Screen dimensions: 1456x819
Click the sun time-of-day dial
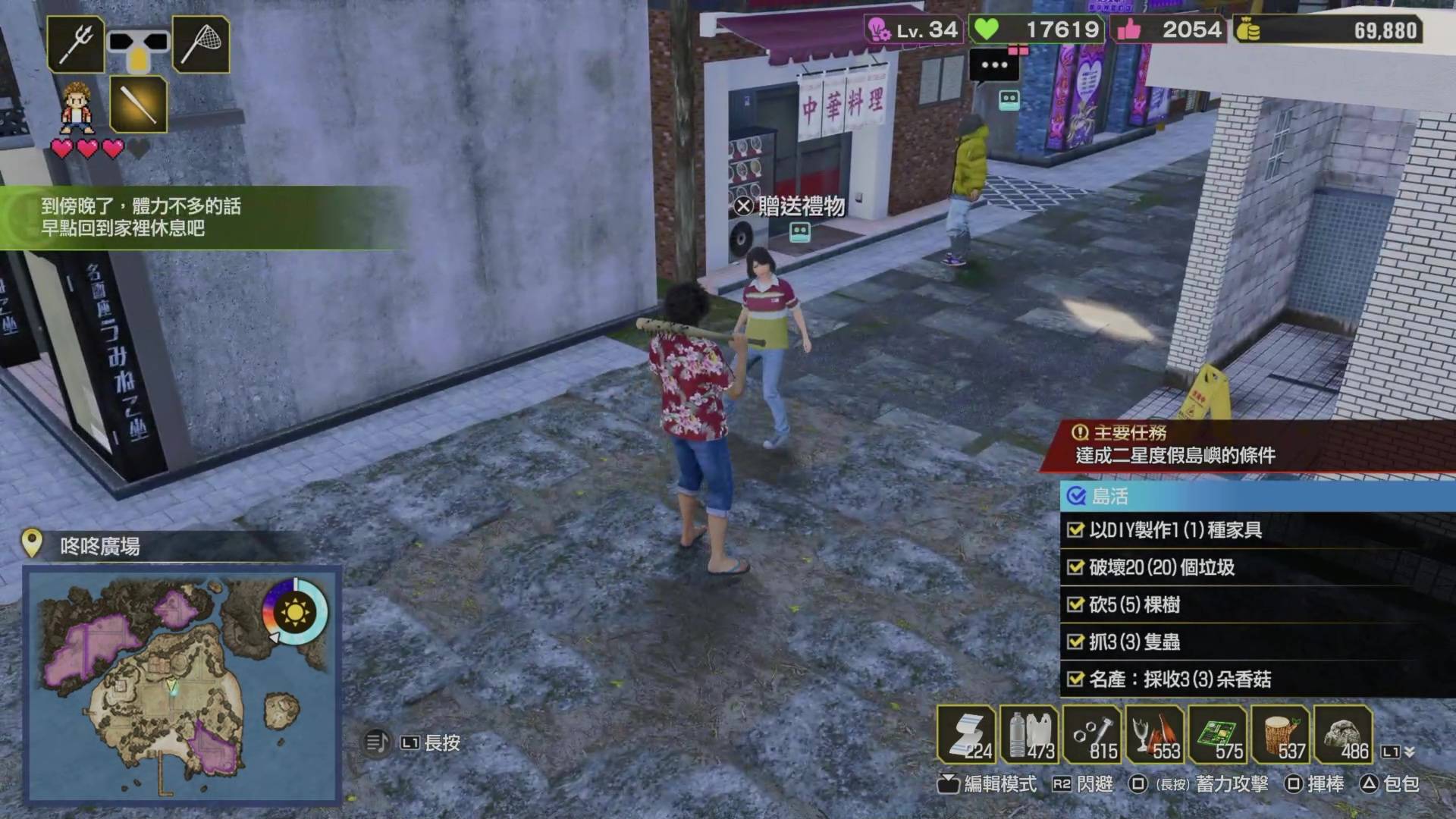(295, 610)
